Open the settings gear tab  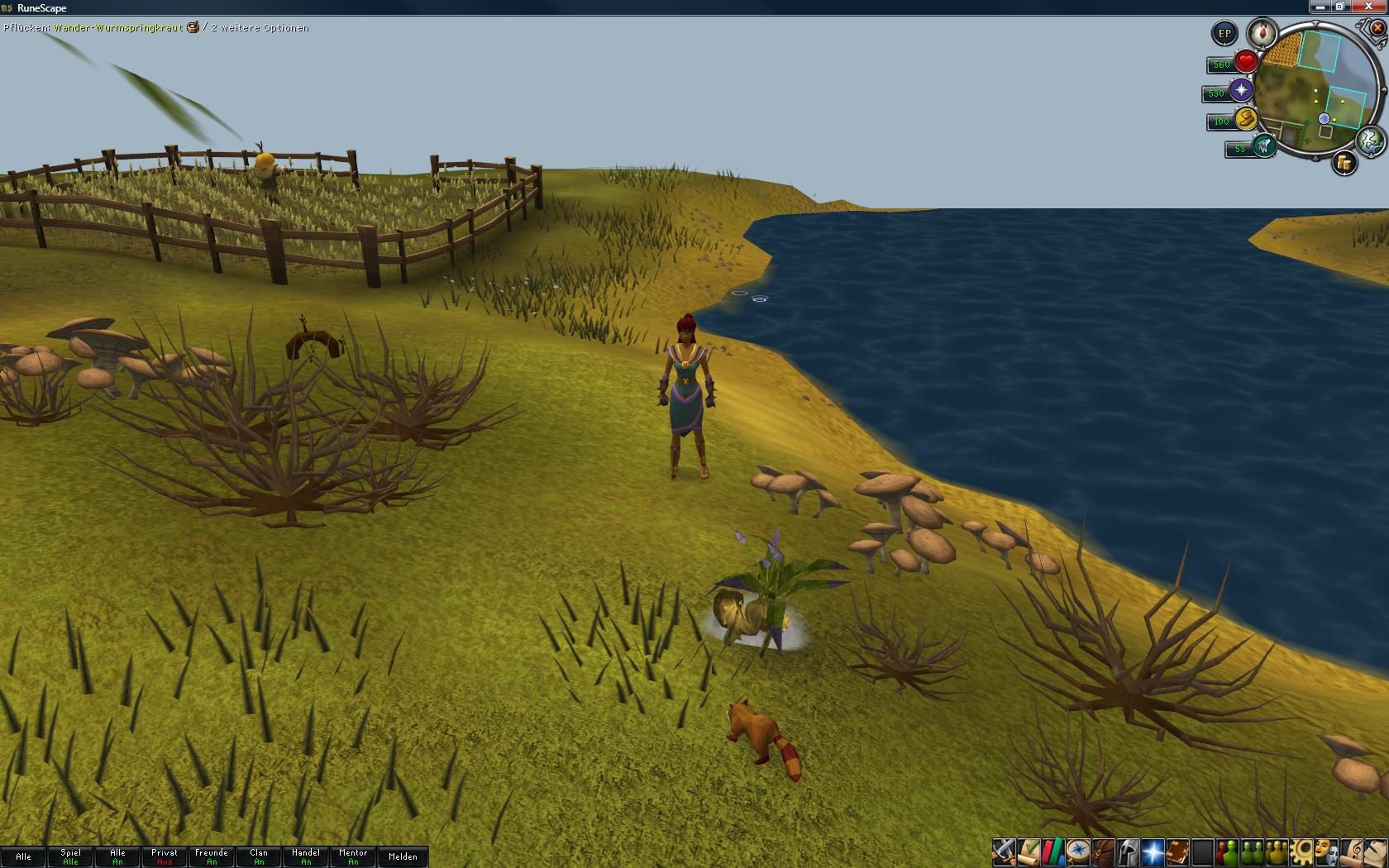tap(1302, 851)
